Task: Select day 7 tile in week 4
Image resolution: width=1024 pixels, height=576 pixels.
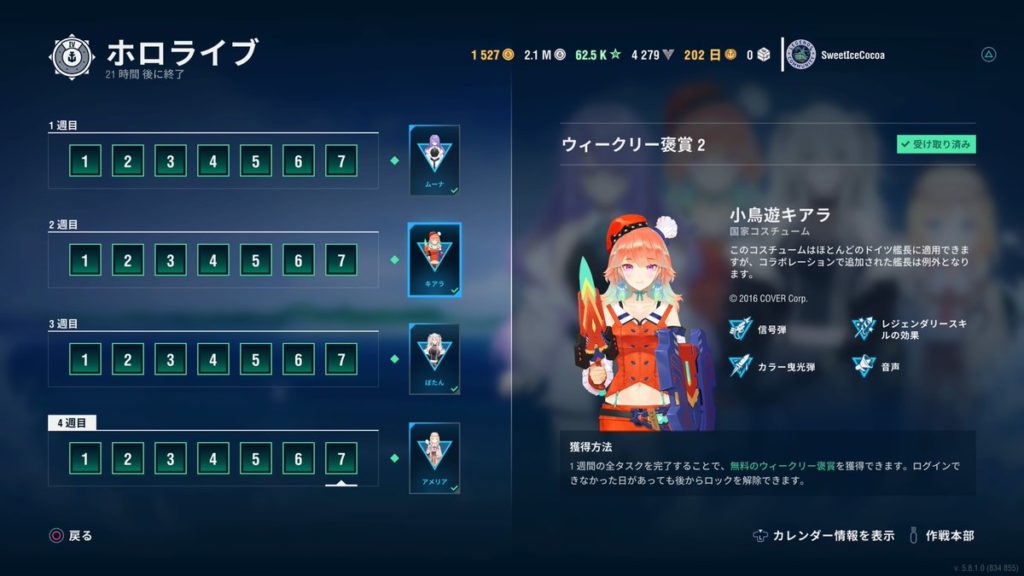Action: pyautogui.click(x=341, y=459)
